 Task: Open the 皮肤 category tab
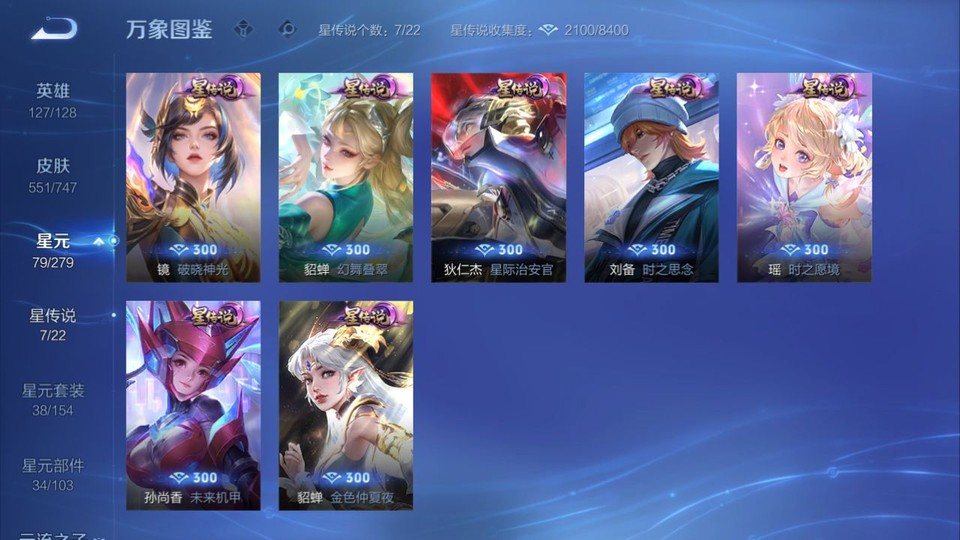[x=53, y=174]
